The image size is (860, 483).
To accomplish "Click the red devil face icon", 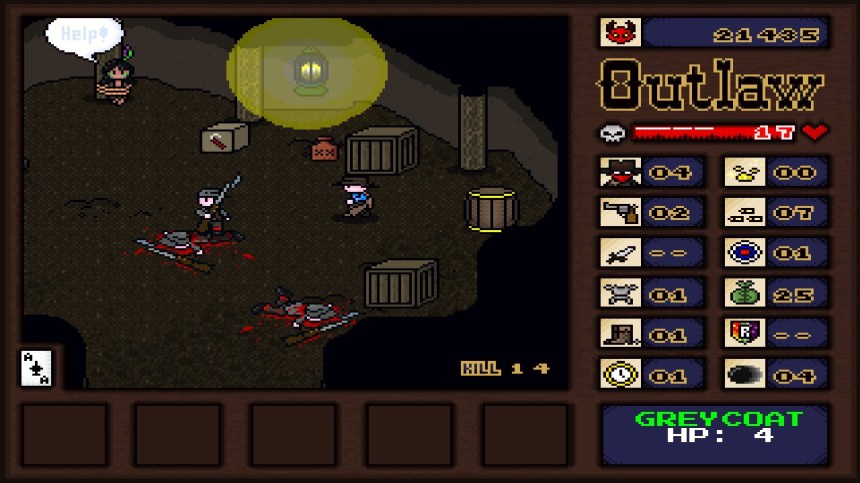I will [x=620, y=33].
